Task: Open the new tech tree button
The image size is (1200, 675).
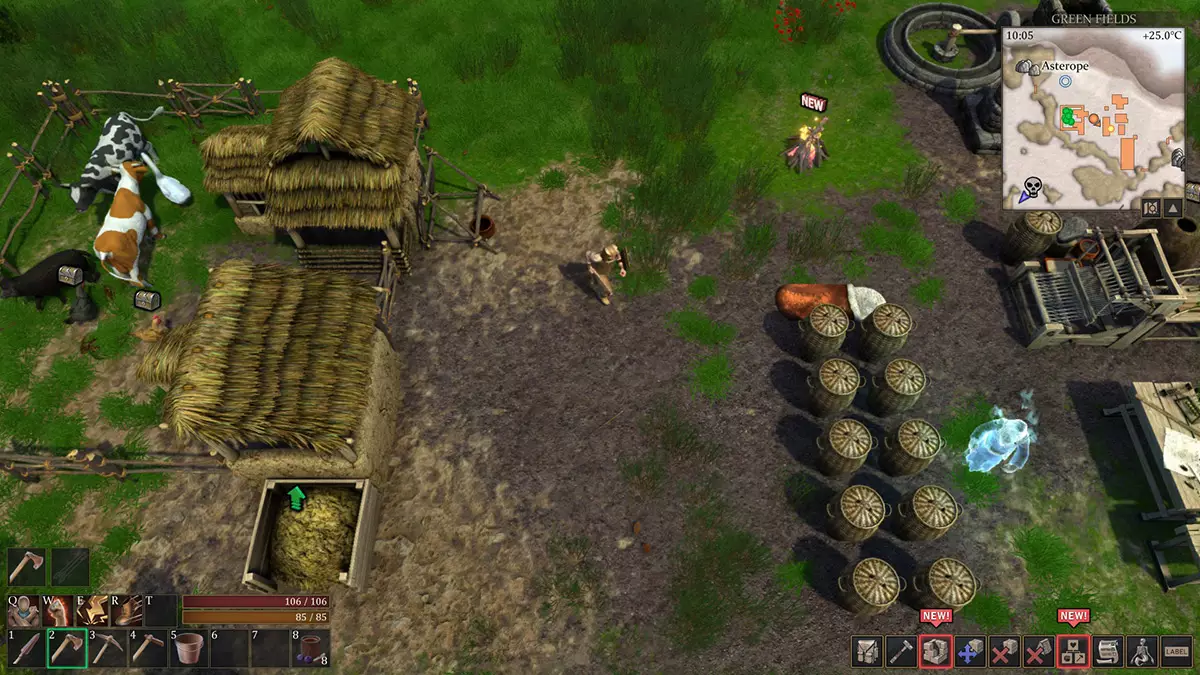Action: 1074,652
